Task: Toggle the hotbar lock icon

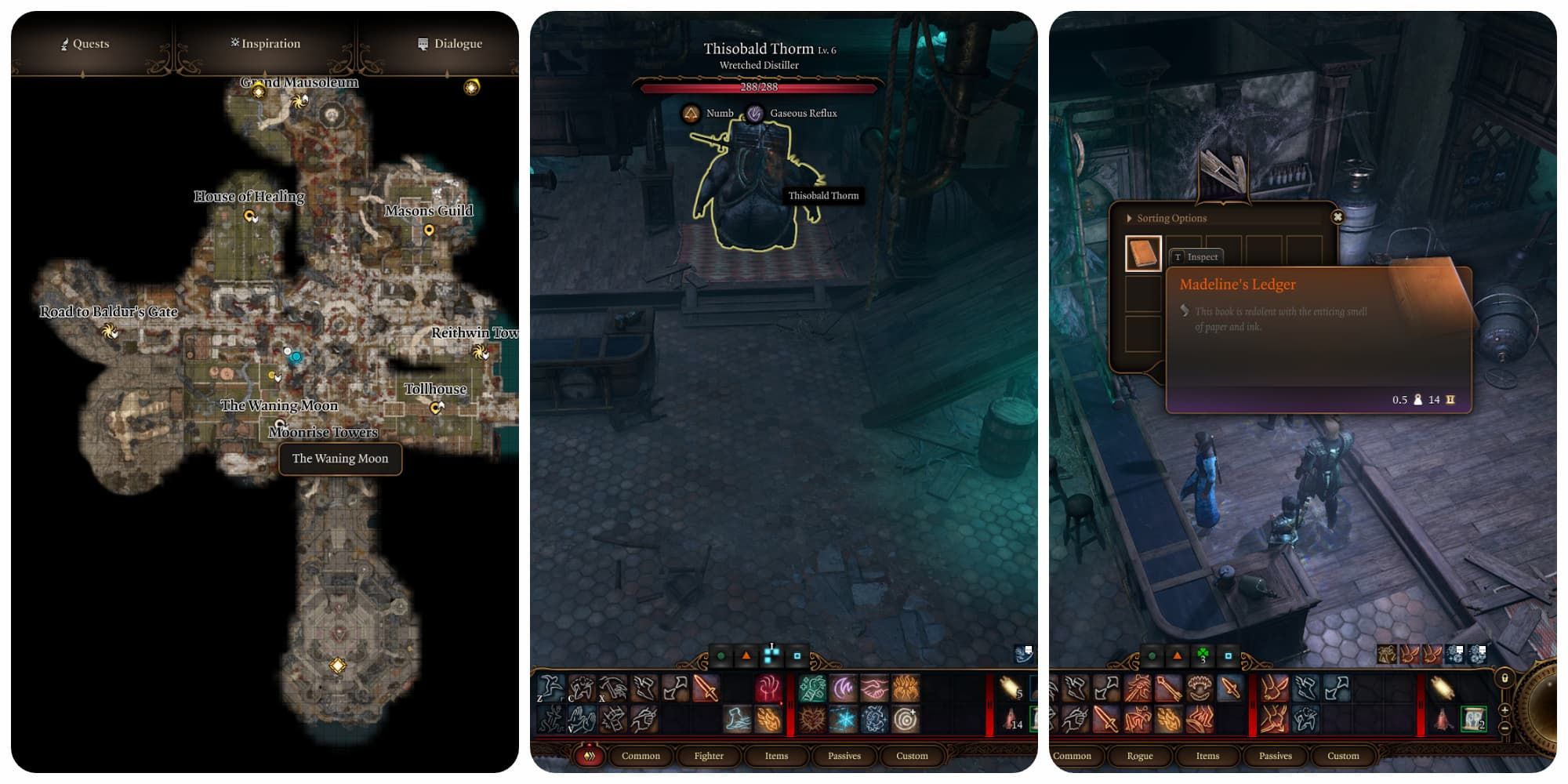Action: pyautogui.click(x=1504, y=678)
